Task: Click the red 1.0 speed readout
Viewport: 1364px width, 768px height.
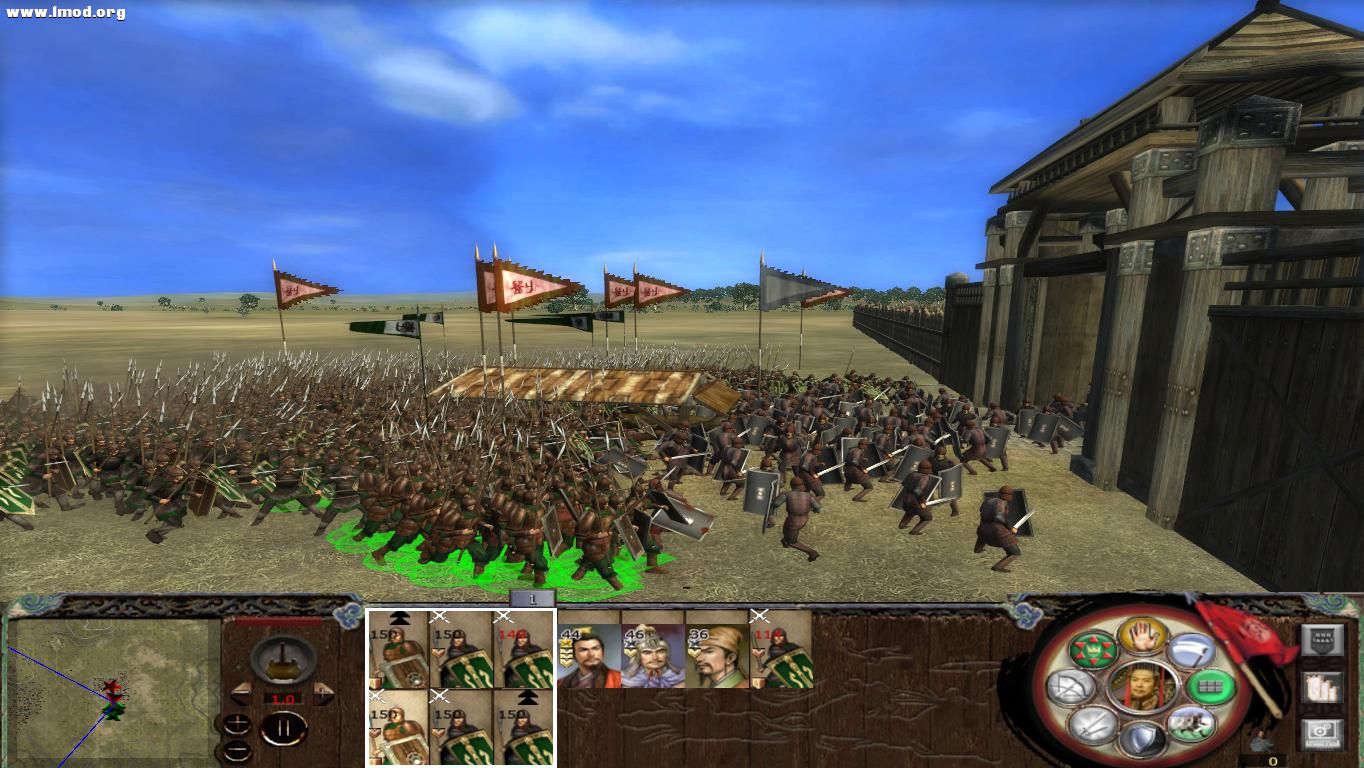Action: (x=282, y=697)
